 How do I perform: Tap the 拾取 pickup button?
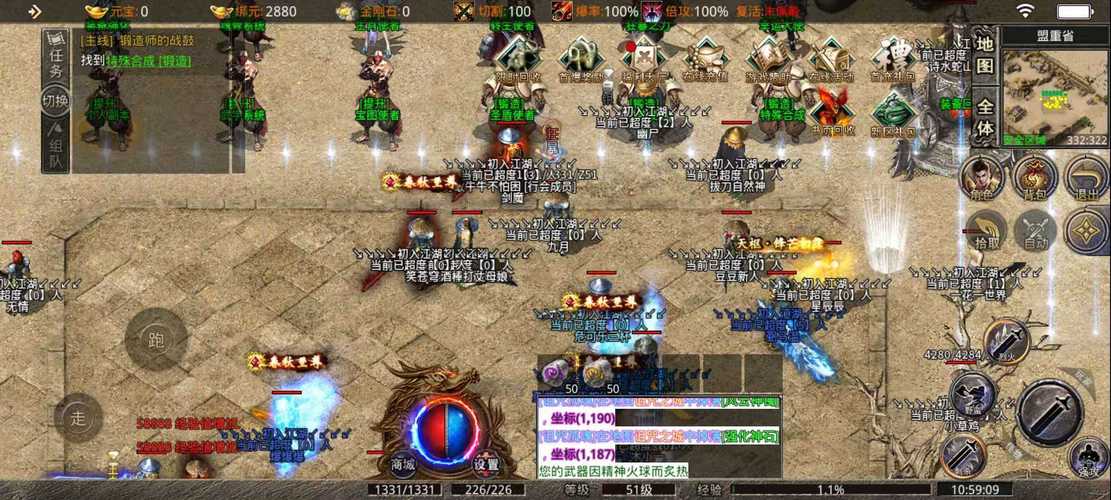[x=986, y=231]
